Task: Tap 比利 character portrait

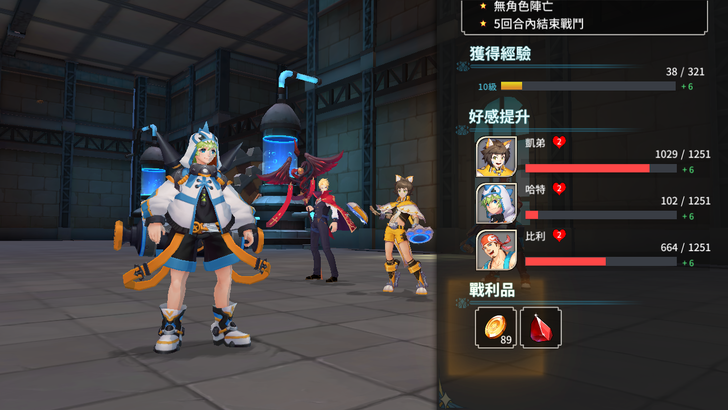Action: (497, 250)
